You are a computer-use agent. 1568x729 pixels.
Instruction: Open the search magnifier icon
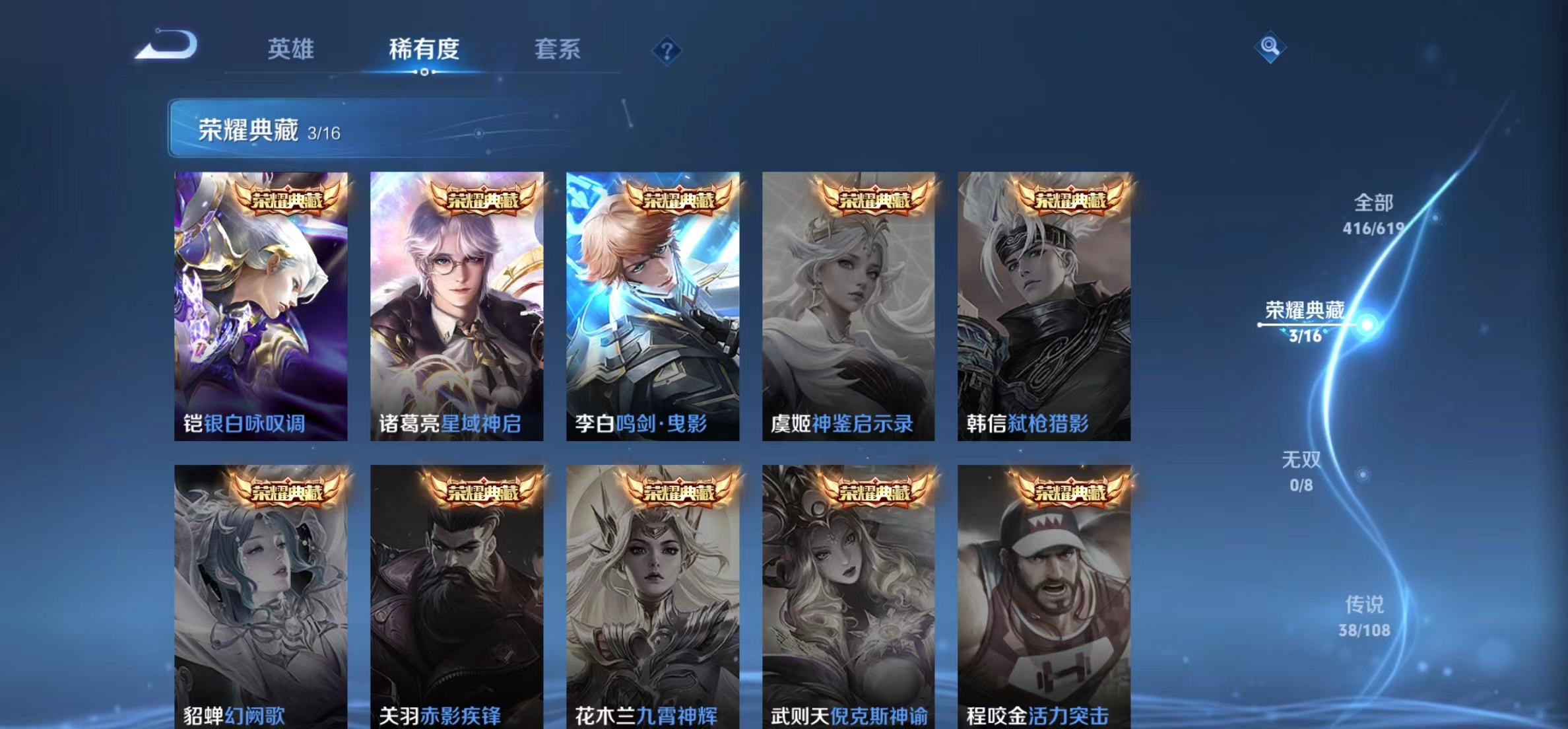tap(1269, 47)
